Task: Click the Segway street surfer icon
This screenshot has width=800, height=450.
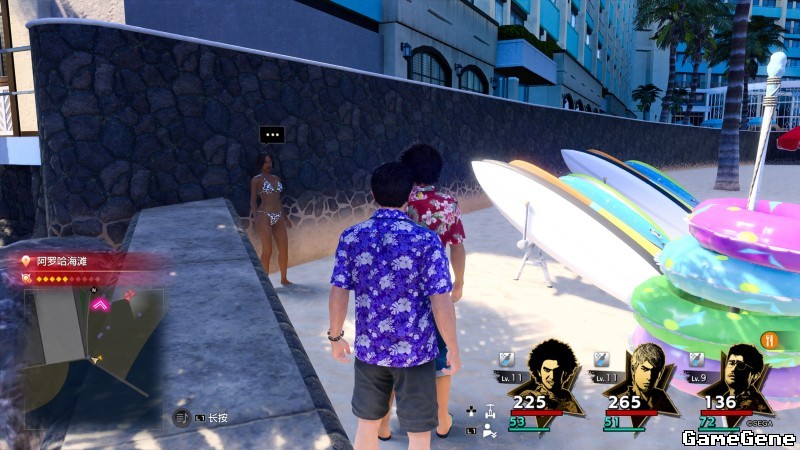Action: coord(489,410)
